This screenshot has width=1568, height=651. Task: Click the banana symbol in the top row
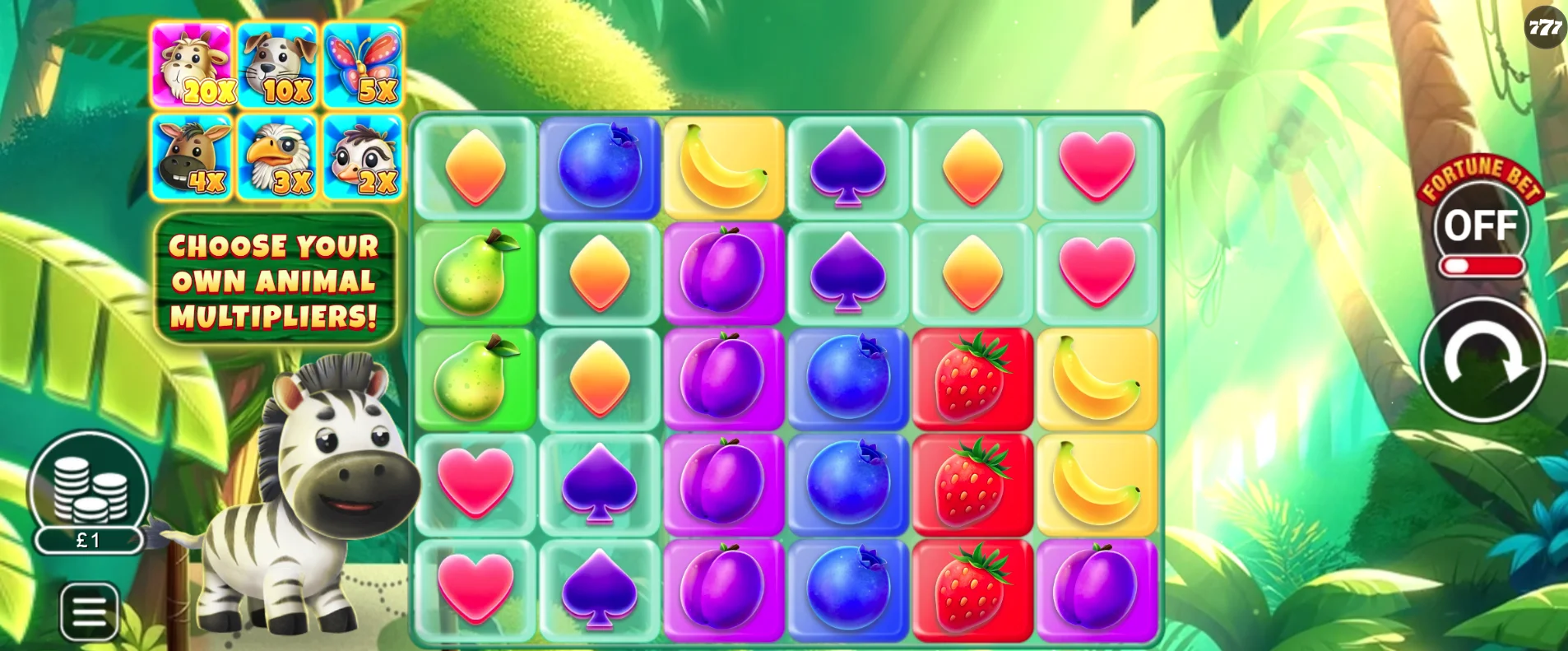click(724, 166)
